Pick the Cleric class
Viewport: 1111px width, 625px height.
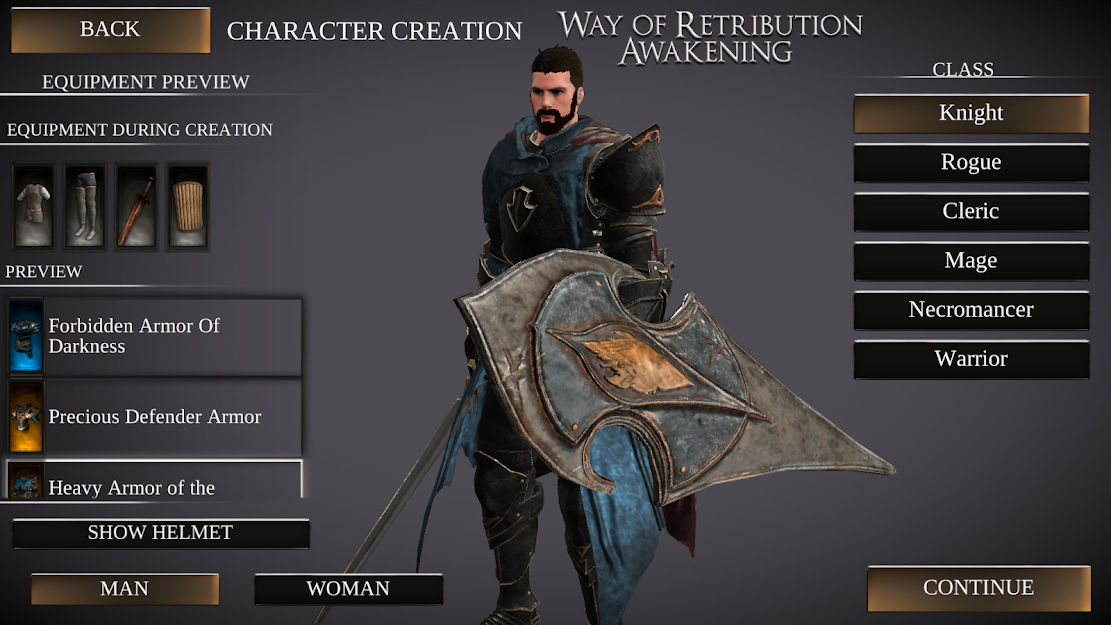coord(971,212)
